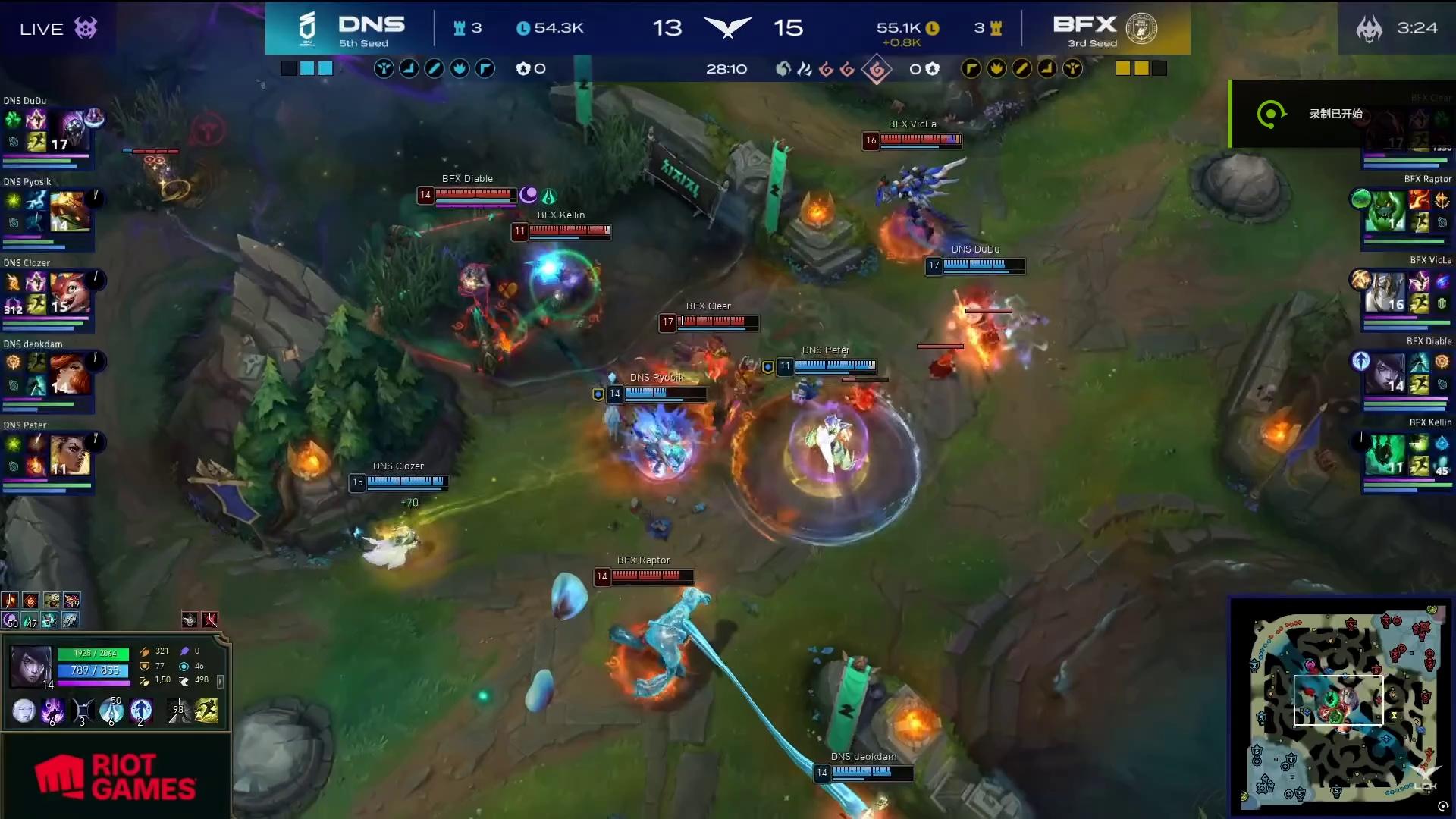Select DNS Clozer's champion portrait
This screenshot has width=1456, height=819.
pyautogui.click(x=70, y=293)
